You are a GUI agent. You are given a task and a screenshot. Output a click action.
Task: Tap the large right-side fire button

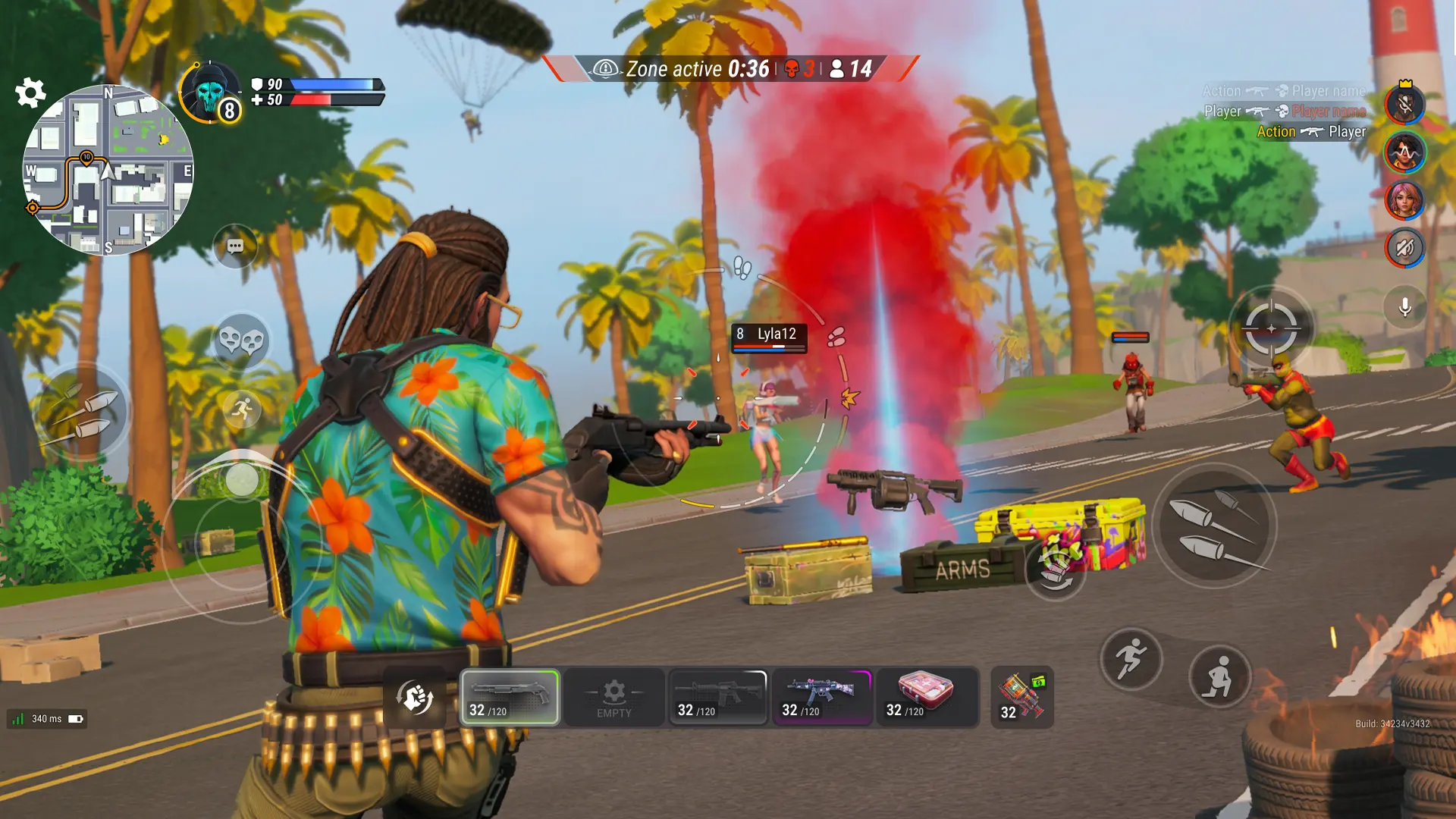click(1214, 526)
